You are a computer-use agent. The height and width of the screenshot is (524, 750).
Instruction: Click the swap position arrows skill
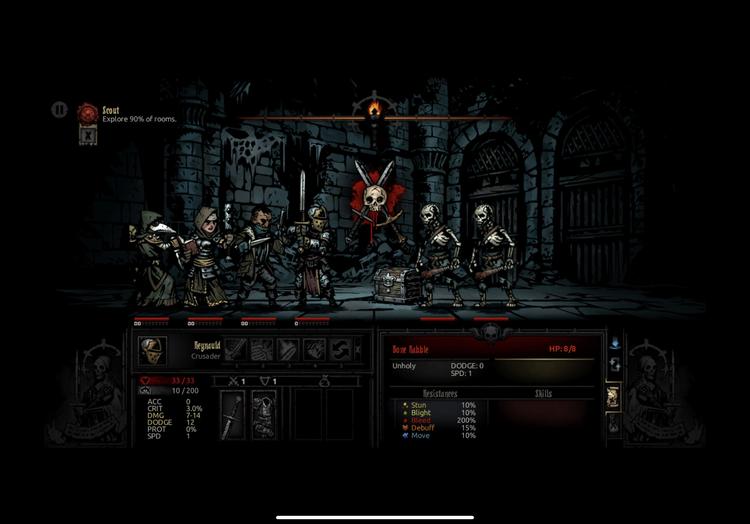coord(340,350)
